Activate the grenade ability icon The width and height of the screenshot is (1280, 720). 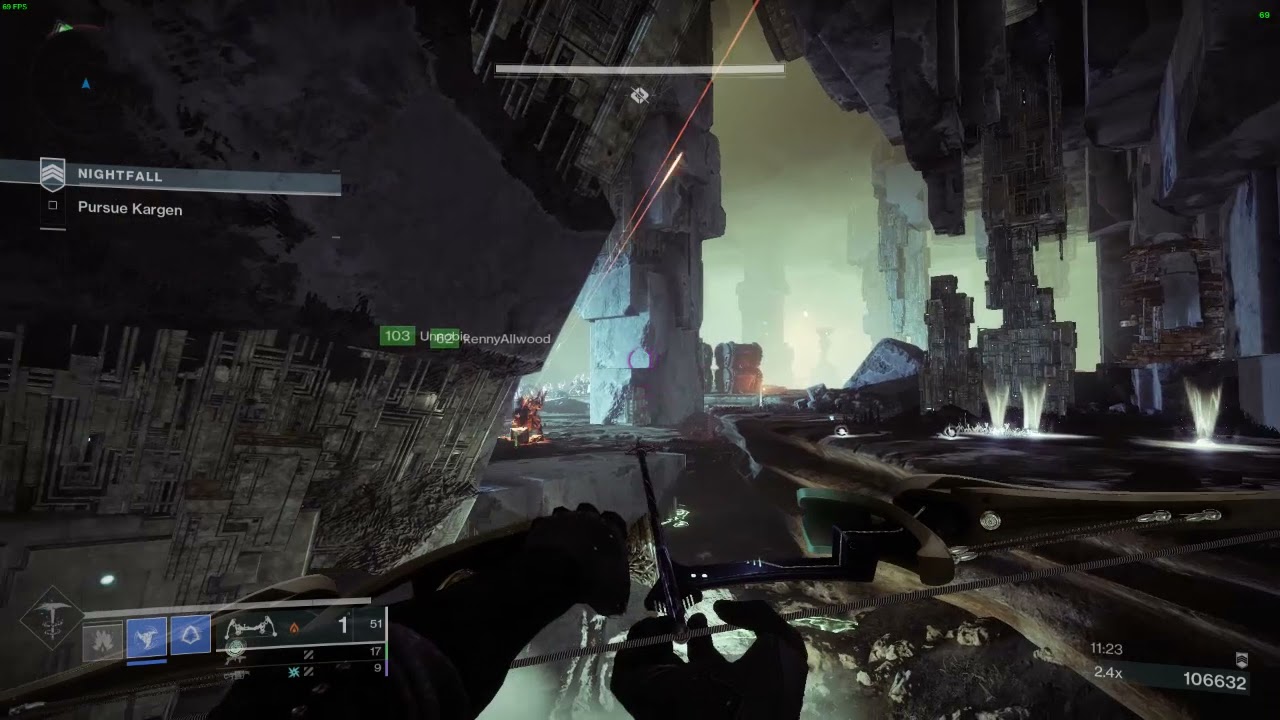point(102,638)
